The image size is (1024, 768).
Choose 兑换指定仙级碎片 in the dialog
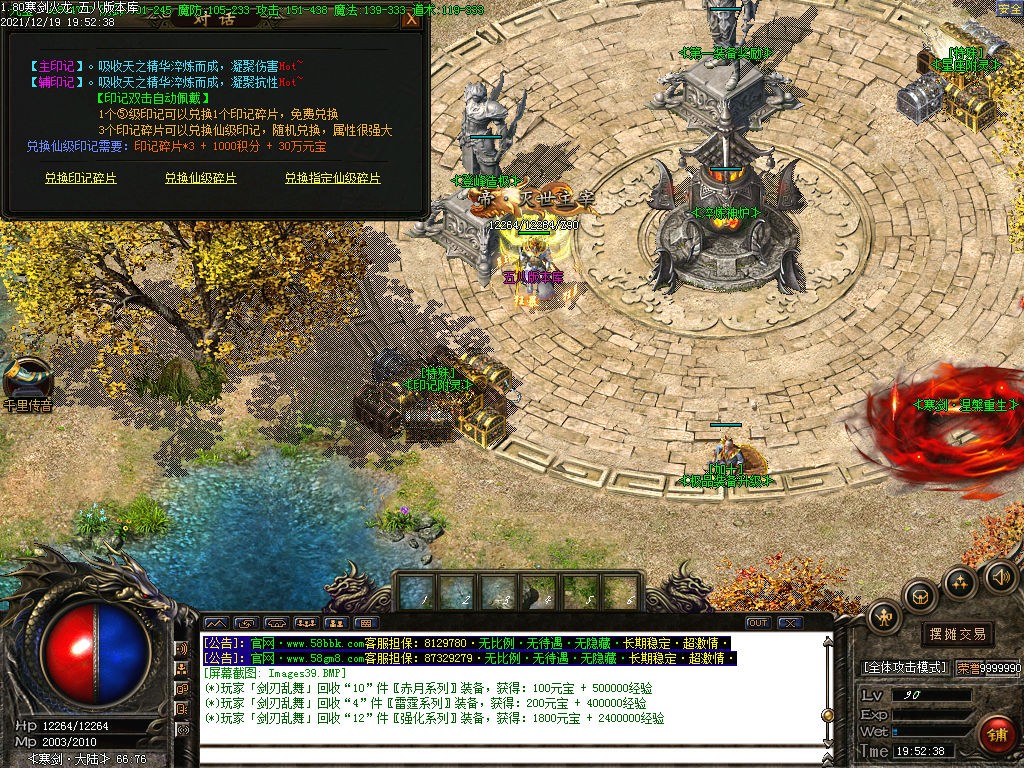(333, 178)
